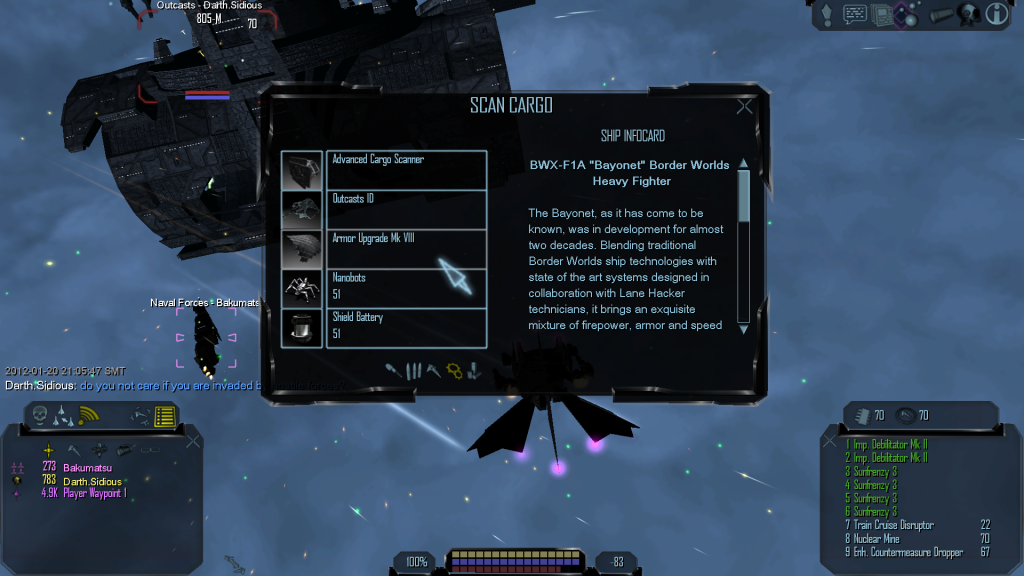Click the infocard scrollbar down arrow
The height and width of the screenshot is (576, 1024).
(x=743, y=328)
